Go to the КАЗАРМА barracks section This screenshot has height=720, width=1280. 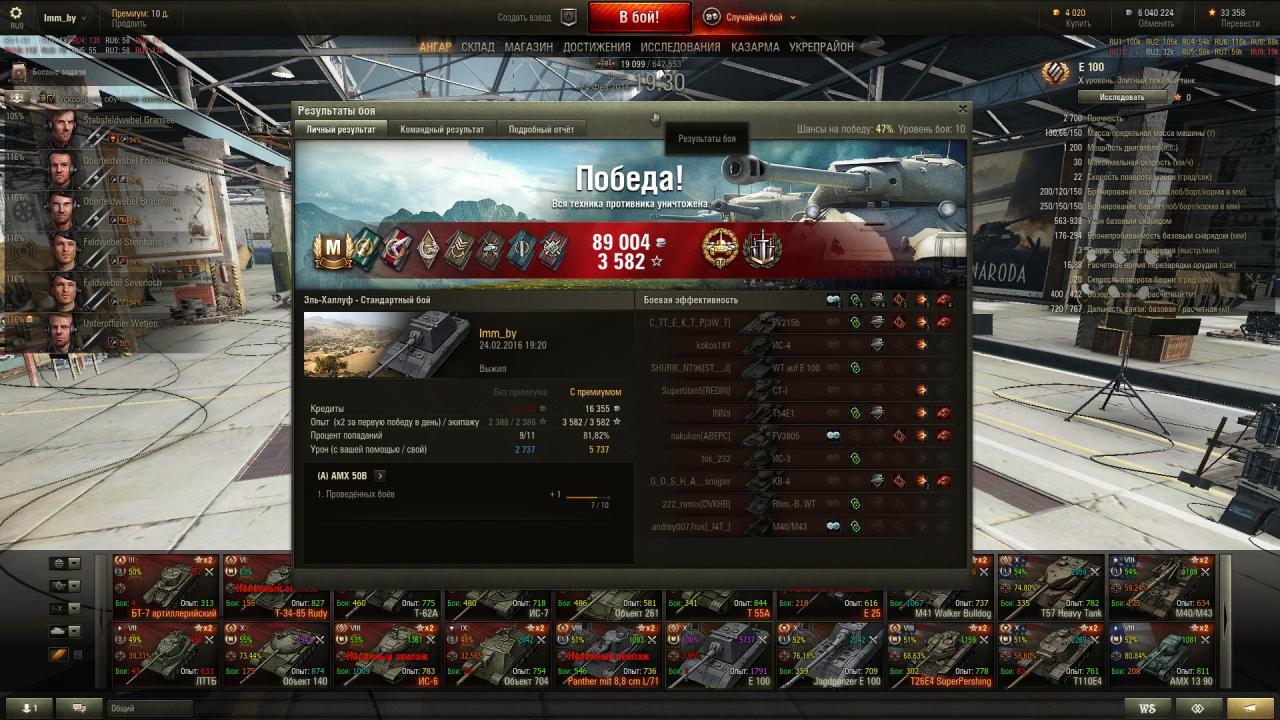pos(755,47)
